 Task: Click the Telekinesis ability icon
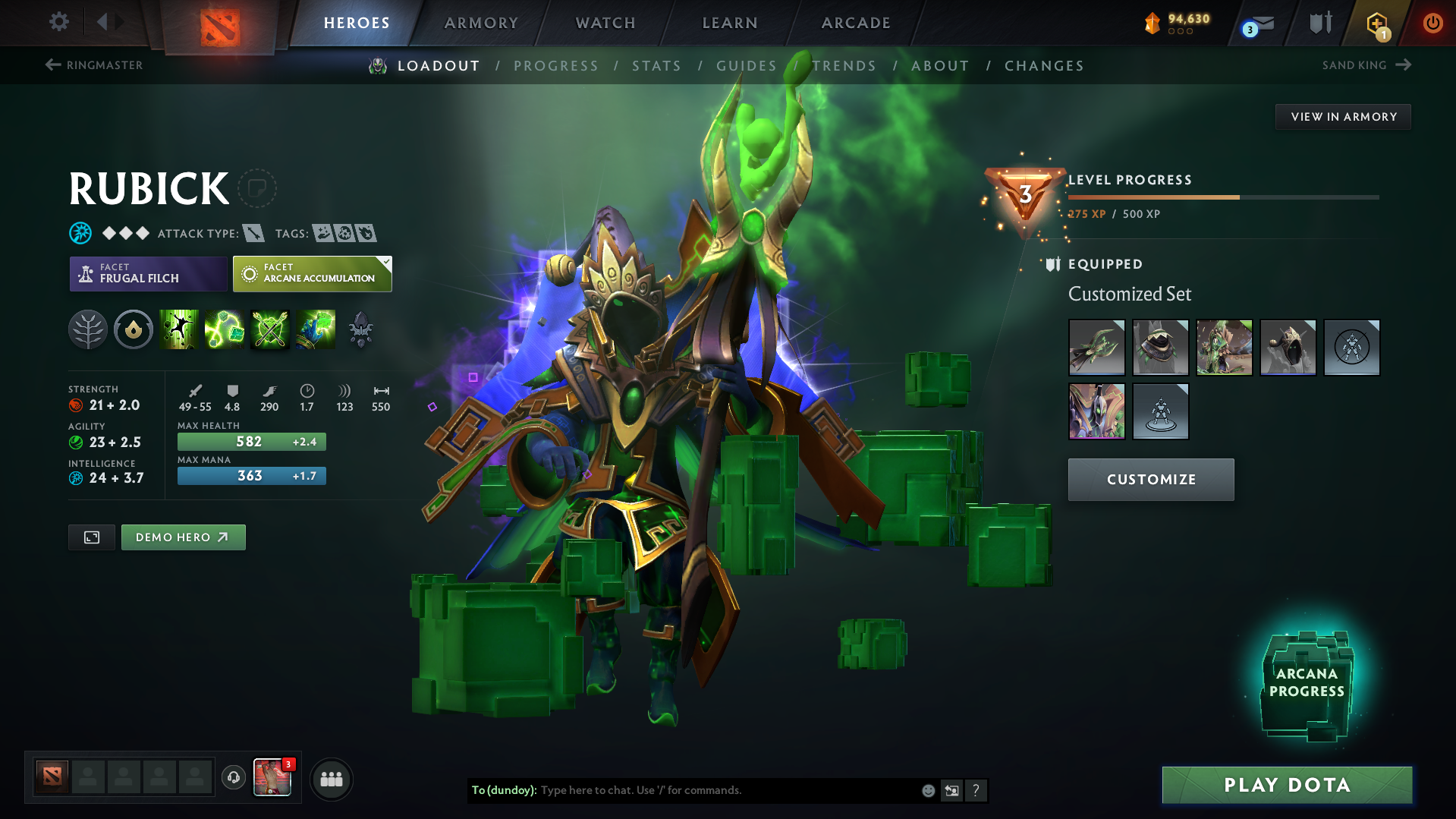[179, 329]
